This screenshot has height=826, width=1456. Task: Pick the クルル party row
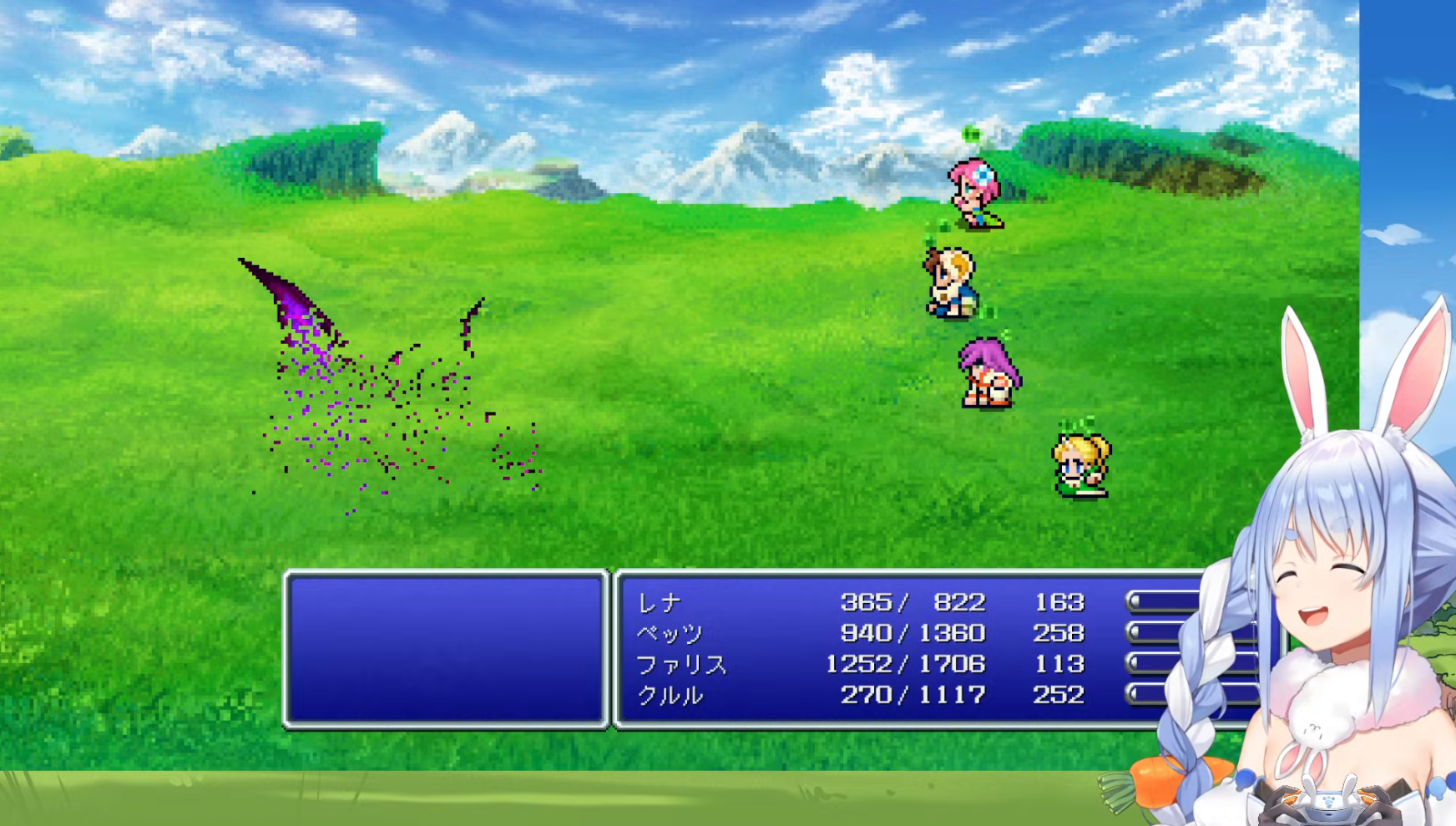(670, 695)
